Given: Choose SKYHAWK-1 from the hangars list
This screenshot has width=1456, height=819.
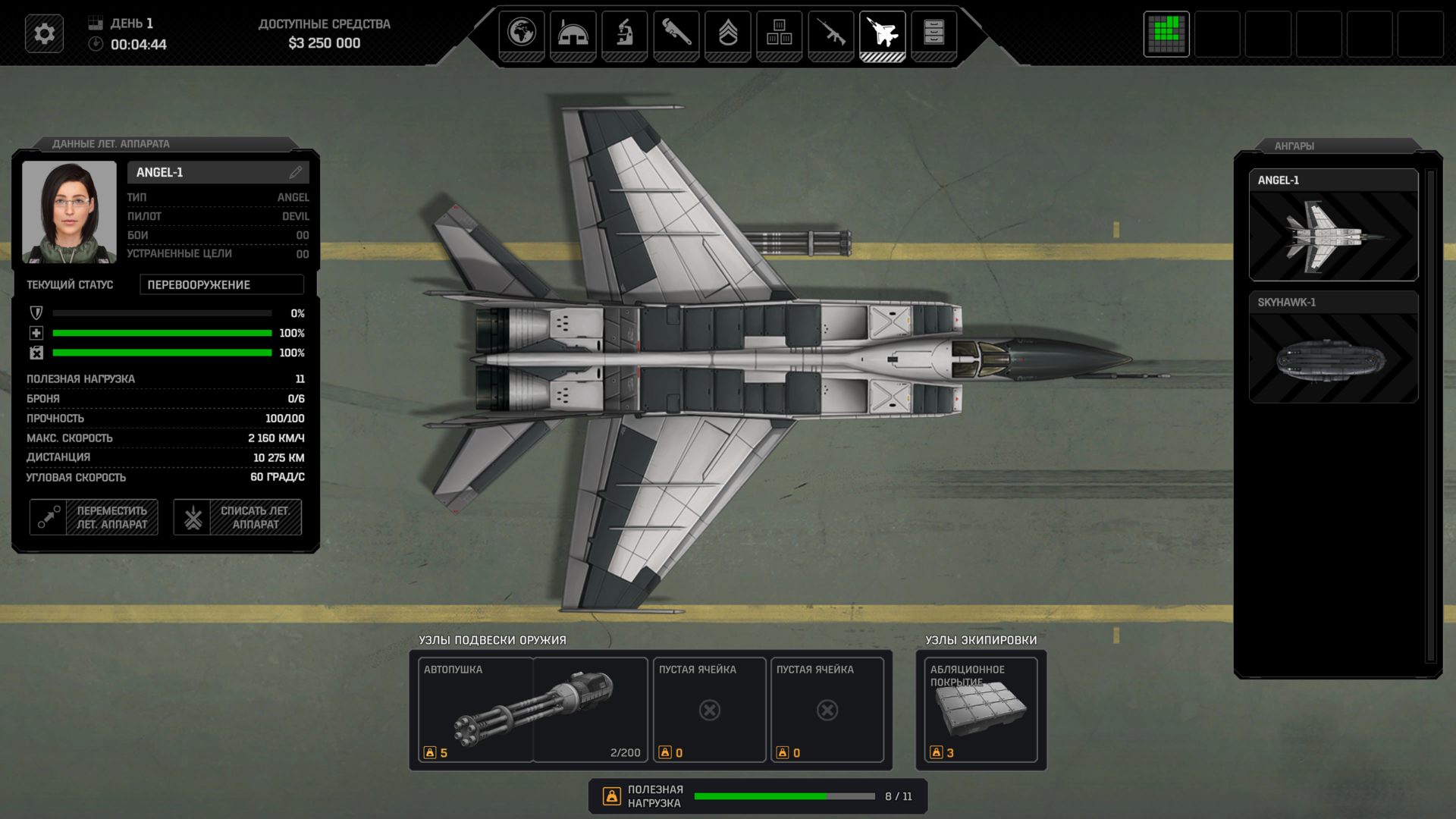Looking at the screenshot, I should pyautogui.click(x=1333, y=347).
